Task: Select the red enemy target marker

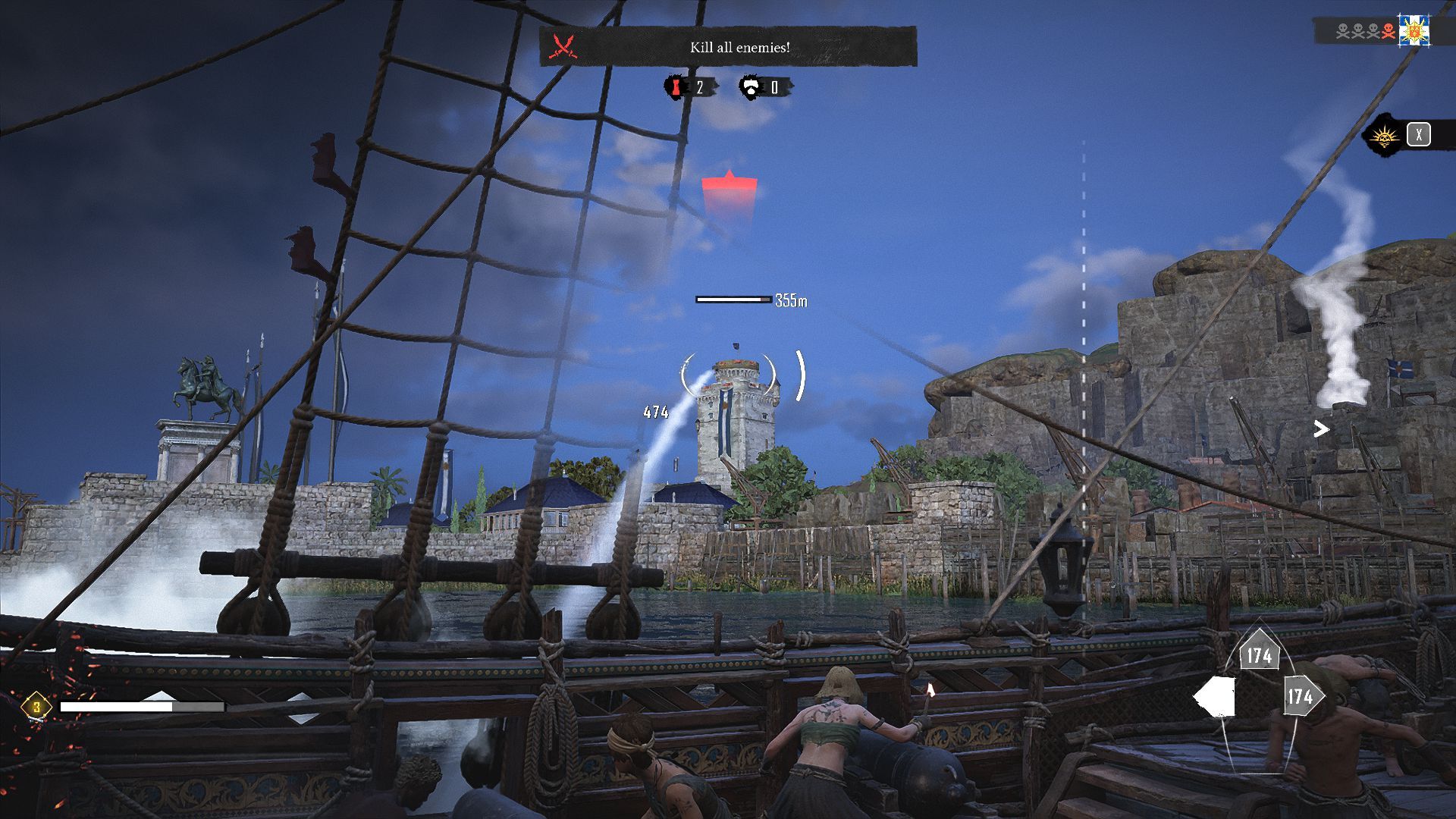Action: 729,190
